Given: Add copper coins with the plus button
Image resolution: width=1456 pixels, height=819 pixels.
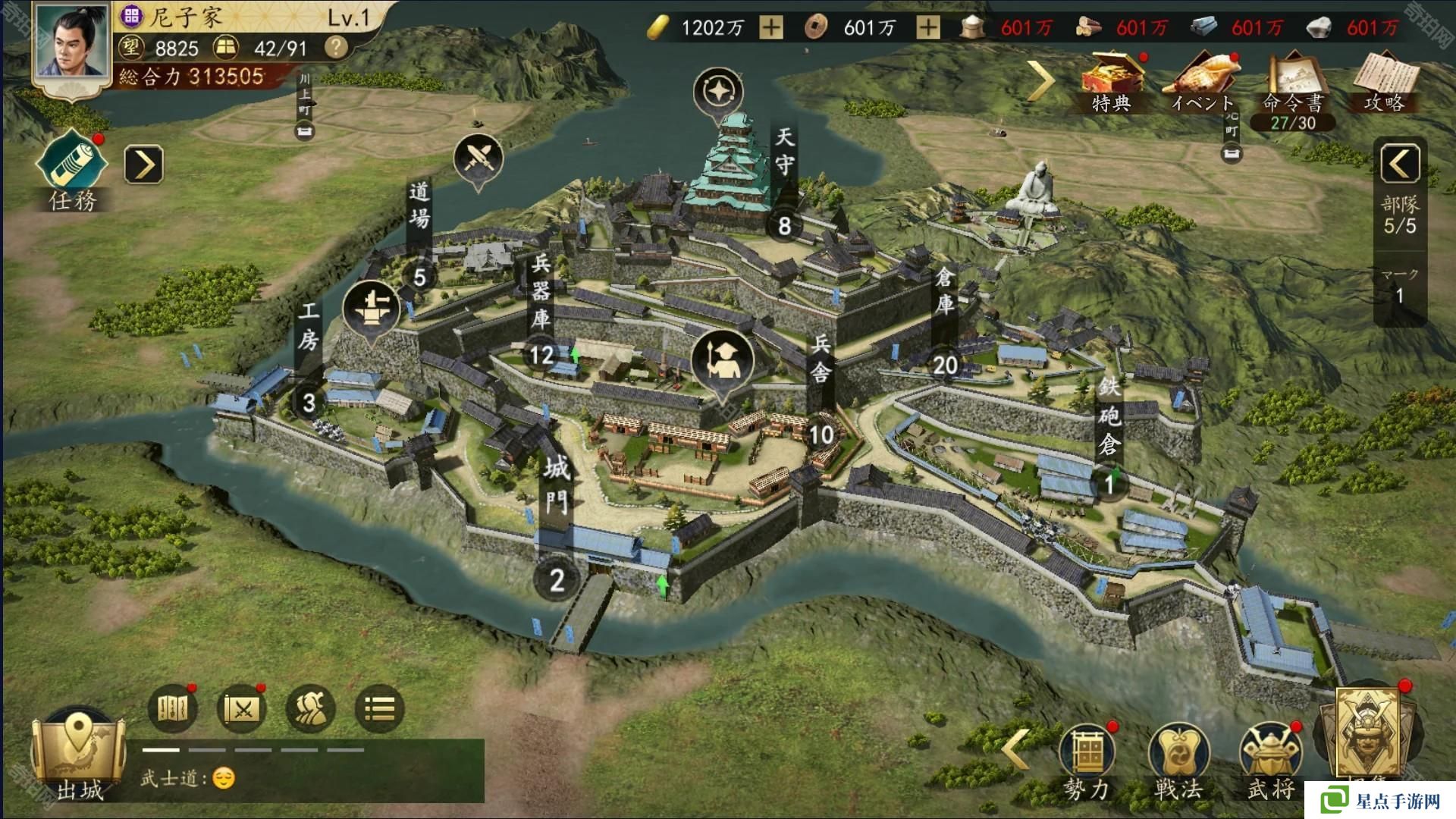Looking at the screenshot, I should tap(928, 28).
